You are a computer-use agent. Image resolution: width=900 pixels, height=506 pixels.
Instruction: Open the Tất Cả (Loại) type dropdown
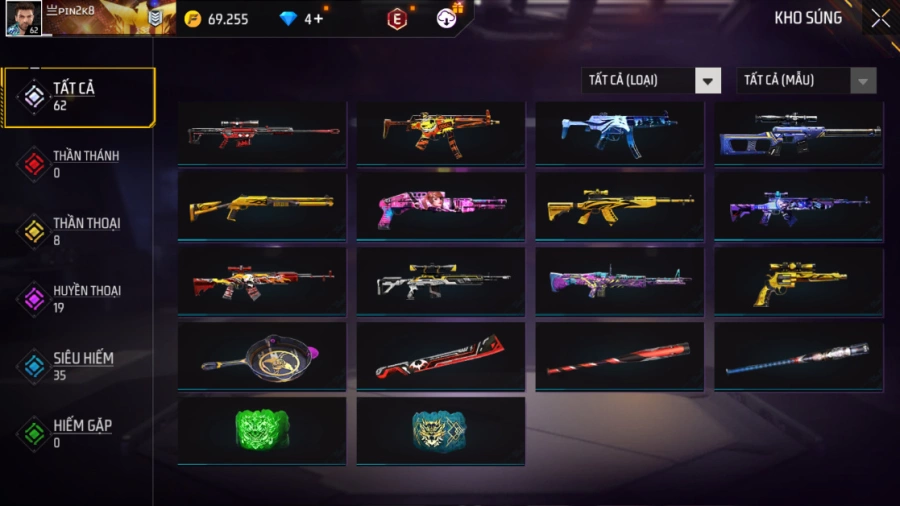651,81
